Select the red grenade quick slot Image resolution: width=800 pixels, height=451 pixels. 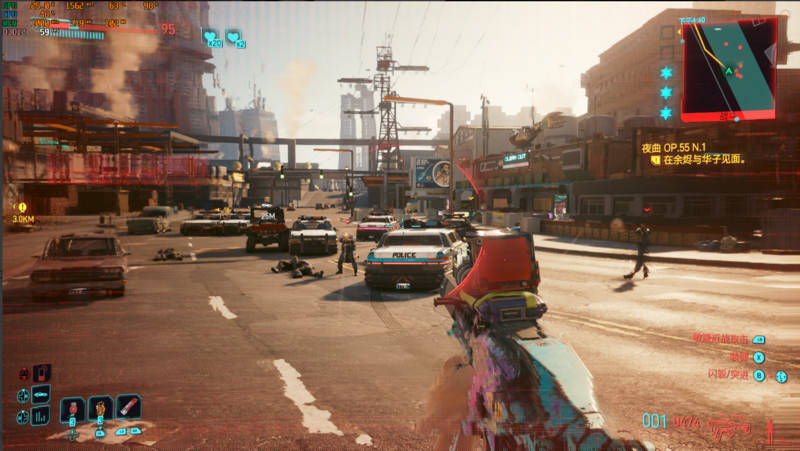pos(72,409)
